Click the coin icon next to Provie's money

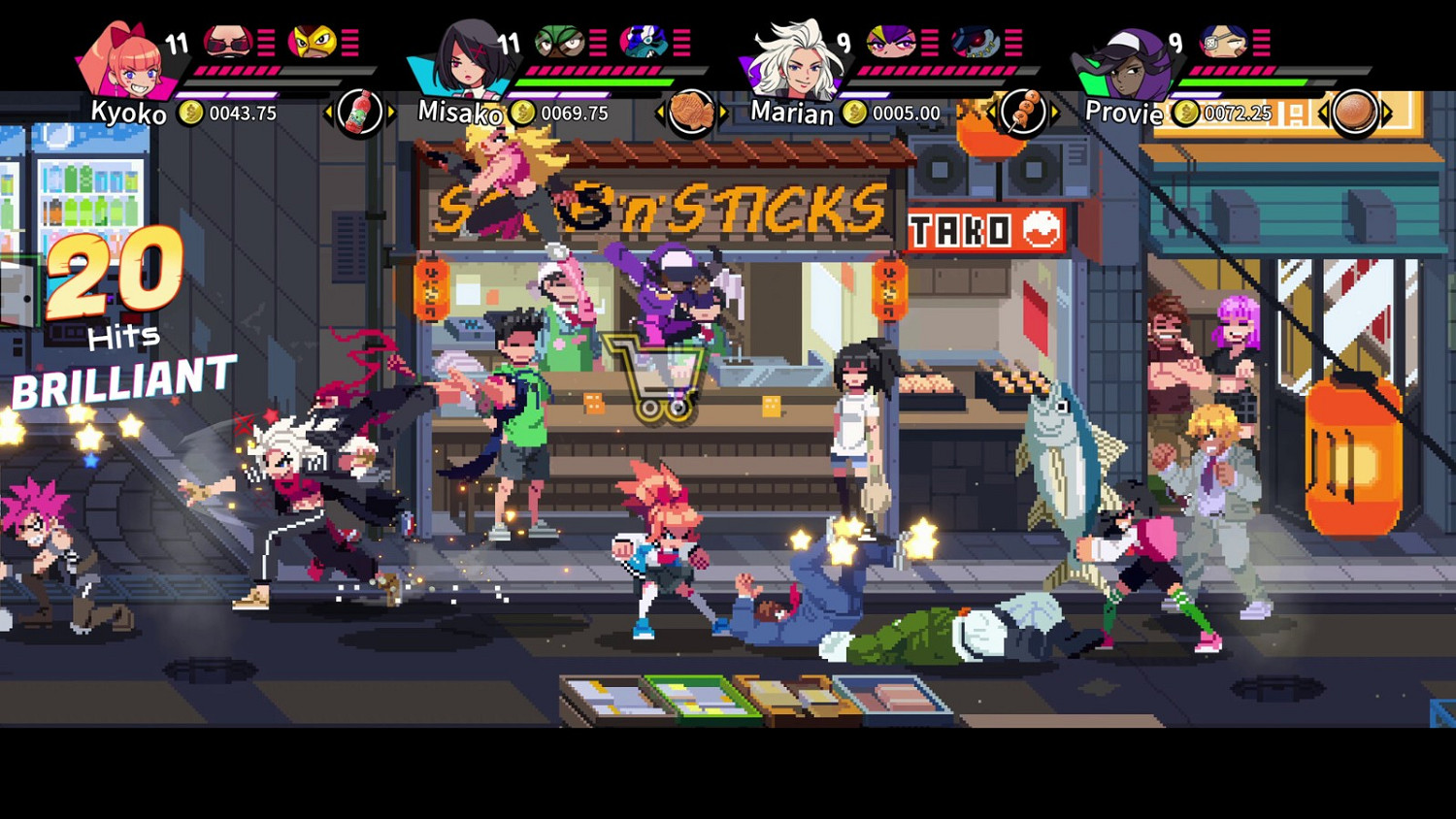point(1186,114)
